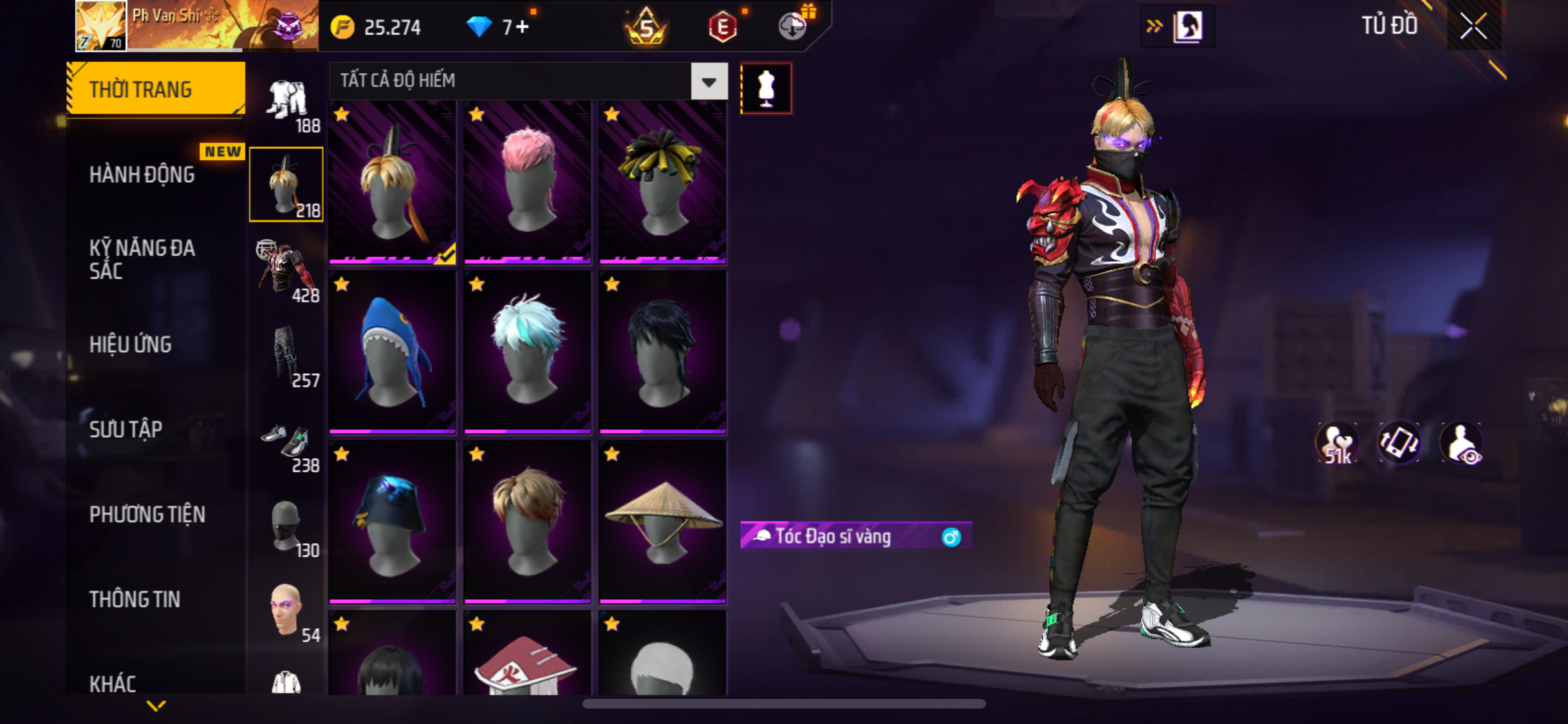Select the HIỆU ỨNG tab
Viewport: 1568px width, 724px height.
pos(131,344)
